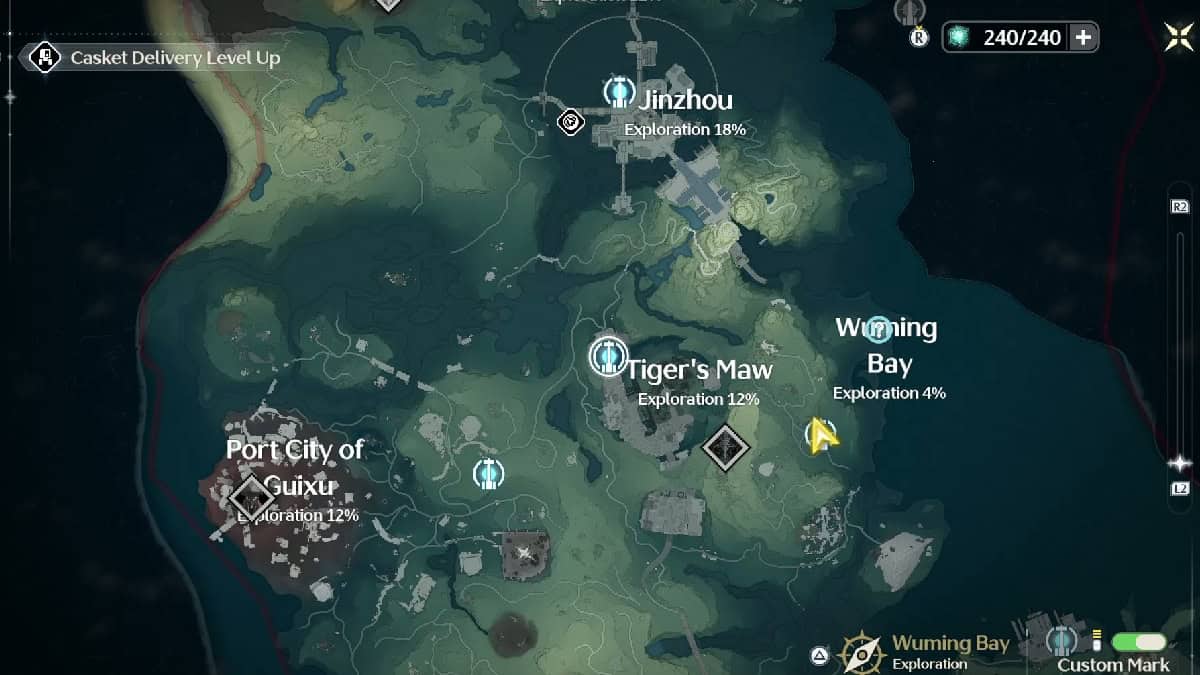Select the Wuming Bay beacon marker
The image size is (1200, 675).
coord(878,327)
